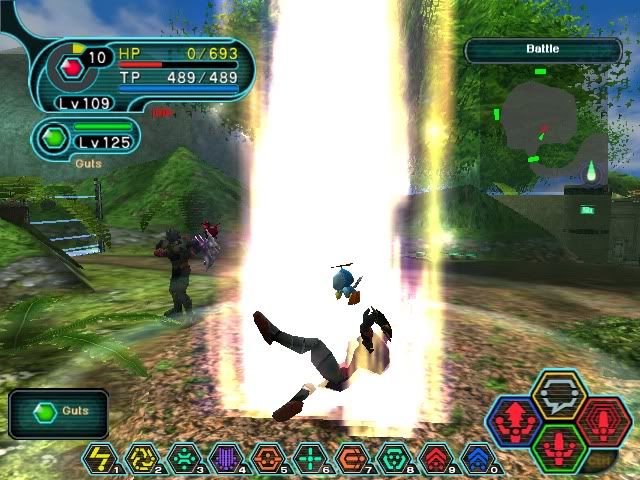
Task: Click the Guts name tag chat panel
Action: point(59,411)
